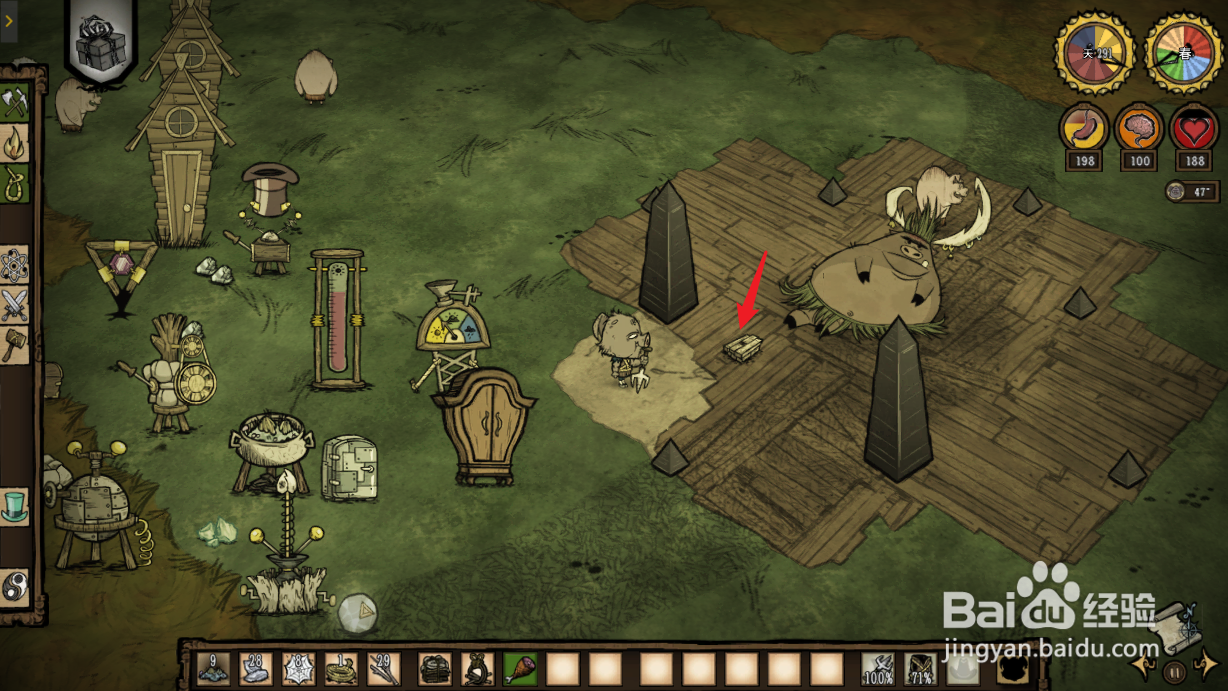
Task: Open the Tools crafting tab
Action: pos(15,102)
